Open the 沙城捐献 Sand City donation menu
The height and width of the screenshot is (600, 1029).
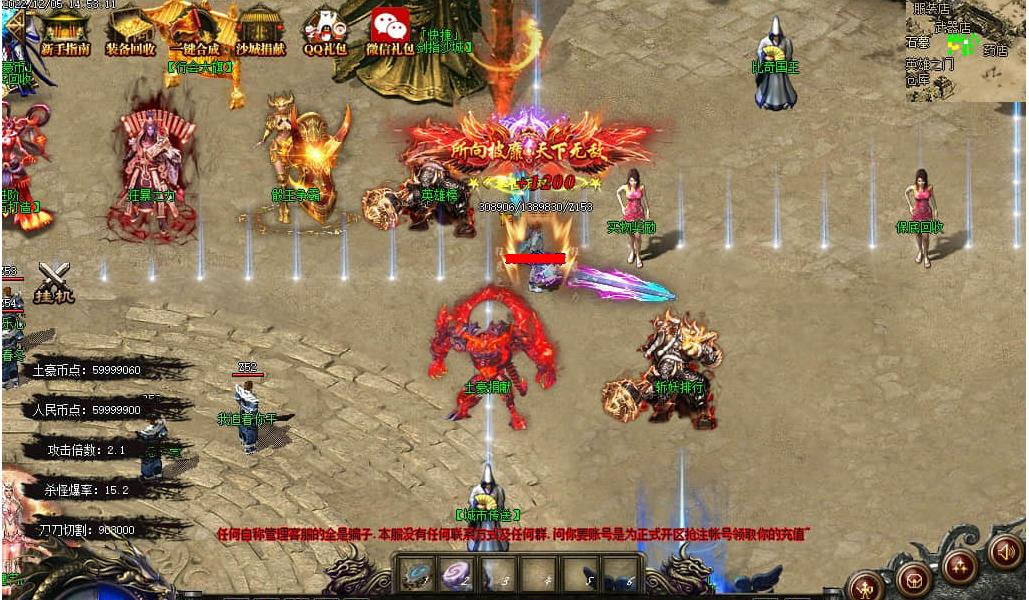[x=260, y=30]
